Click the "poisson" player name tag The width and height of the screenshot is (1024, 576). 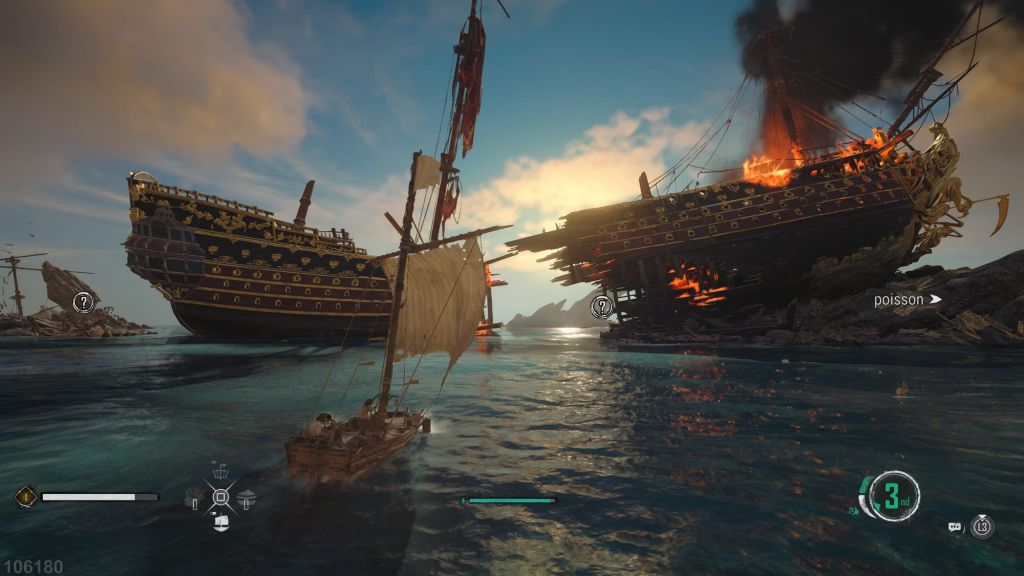coord(898,299)
